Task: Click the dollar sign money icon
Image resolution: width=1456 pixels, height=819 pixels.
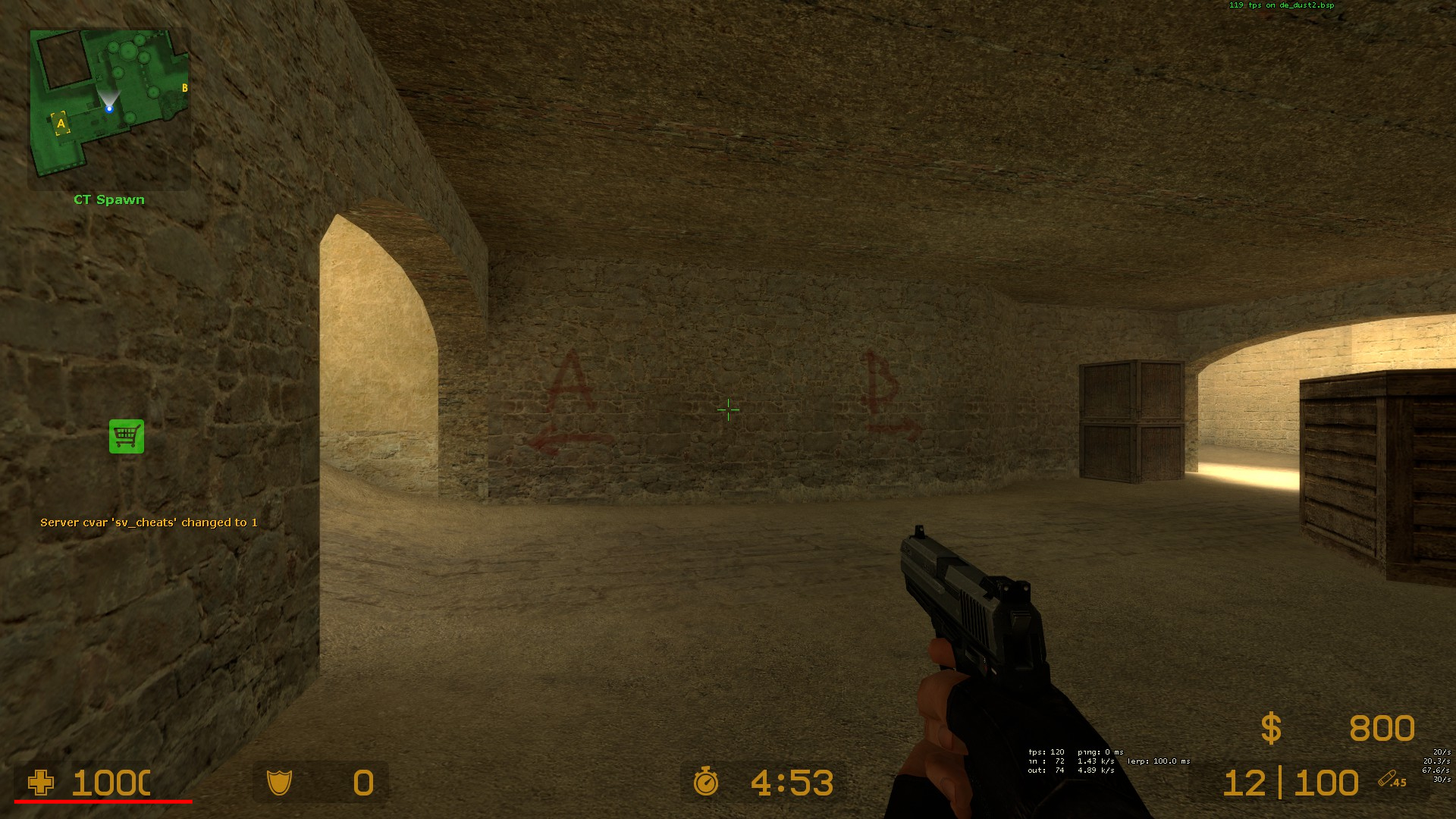Action: 1269,730
